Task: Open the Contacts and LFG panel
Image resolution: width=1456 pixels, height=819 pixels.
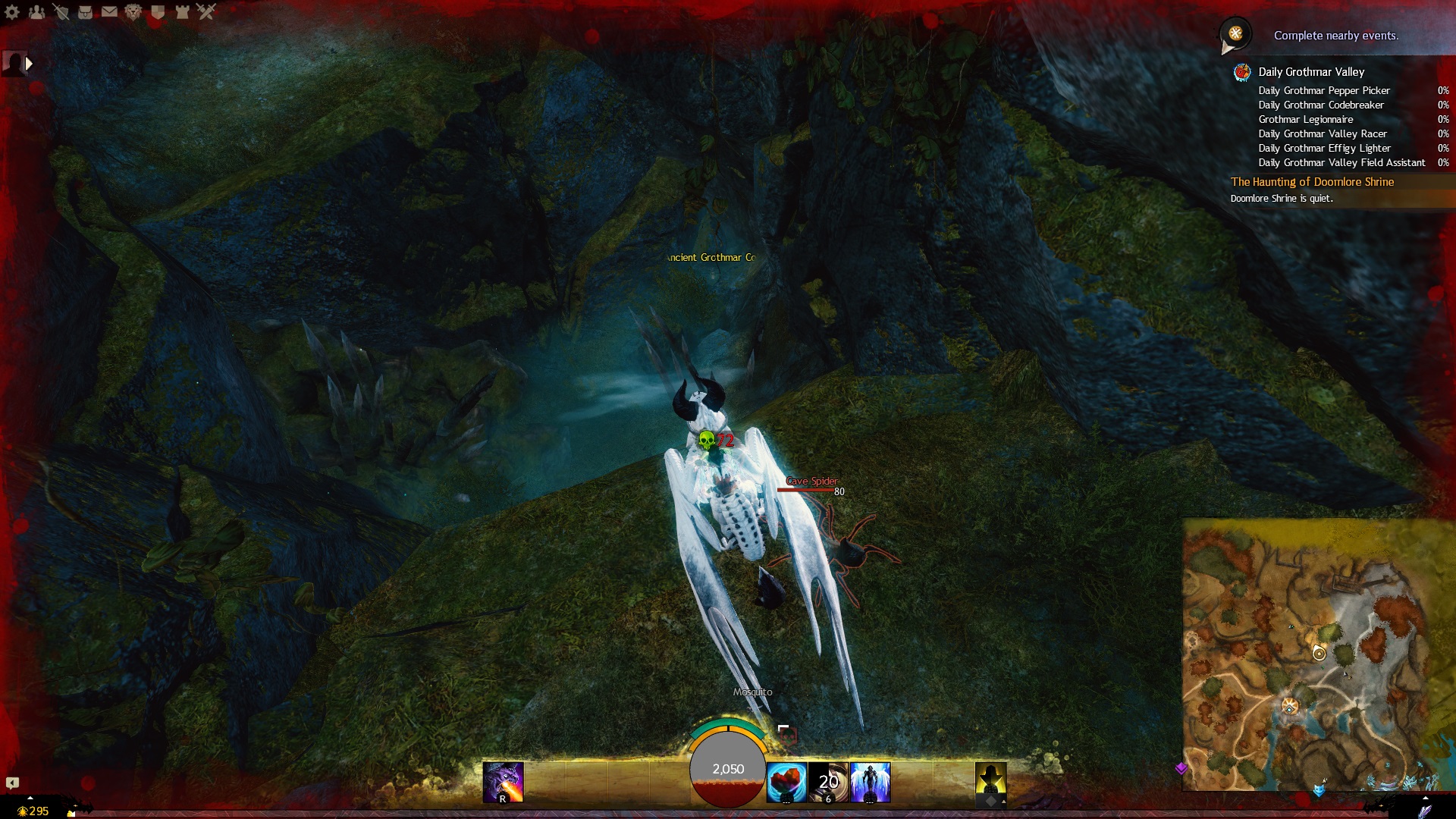Action: click(36, 11)
